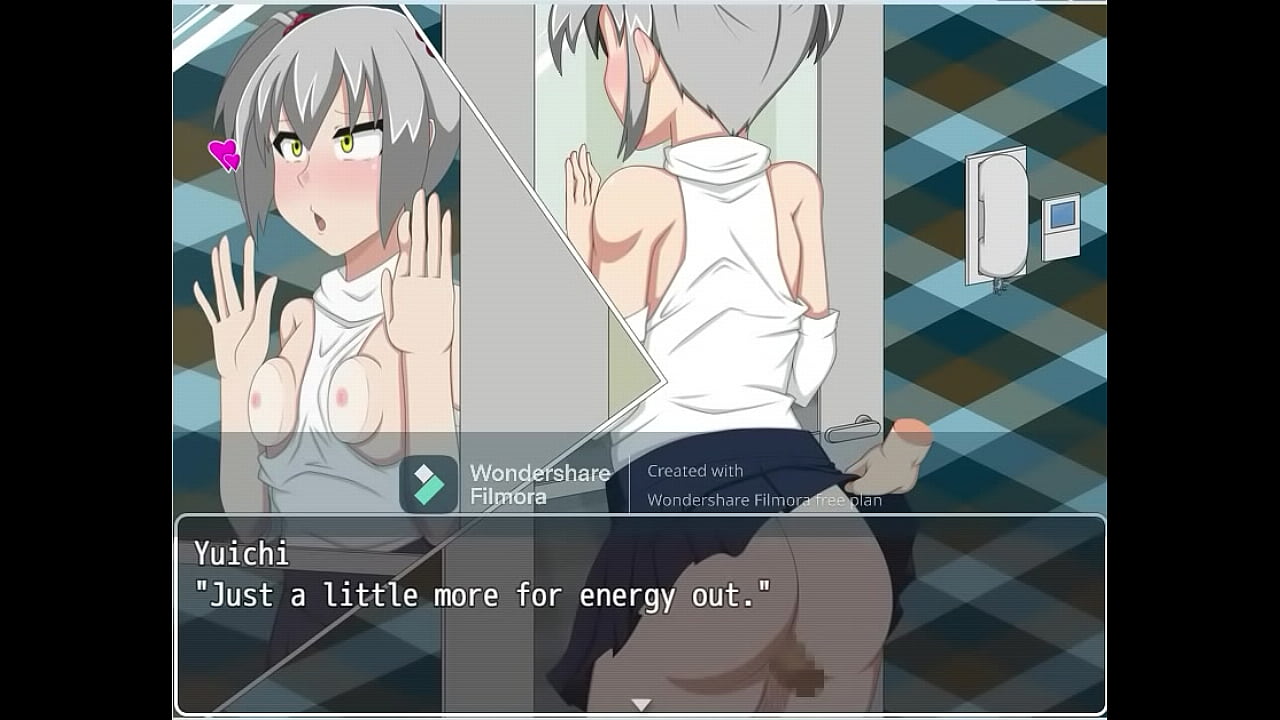
Task: Click the dialogue text to continue
Action: point(487,595)
